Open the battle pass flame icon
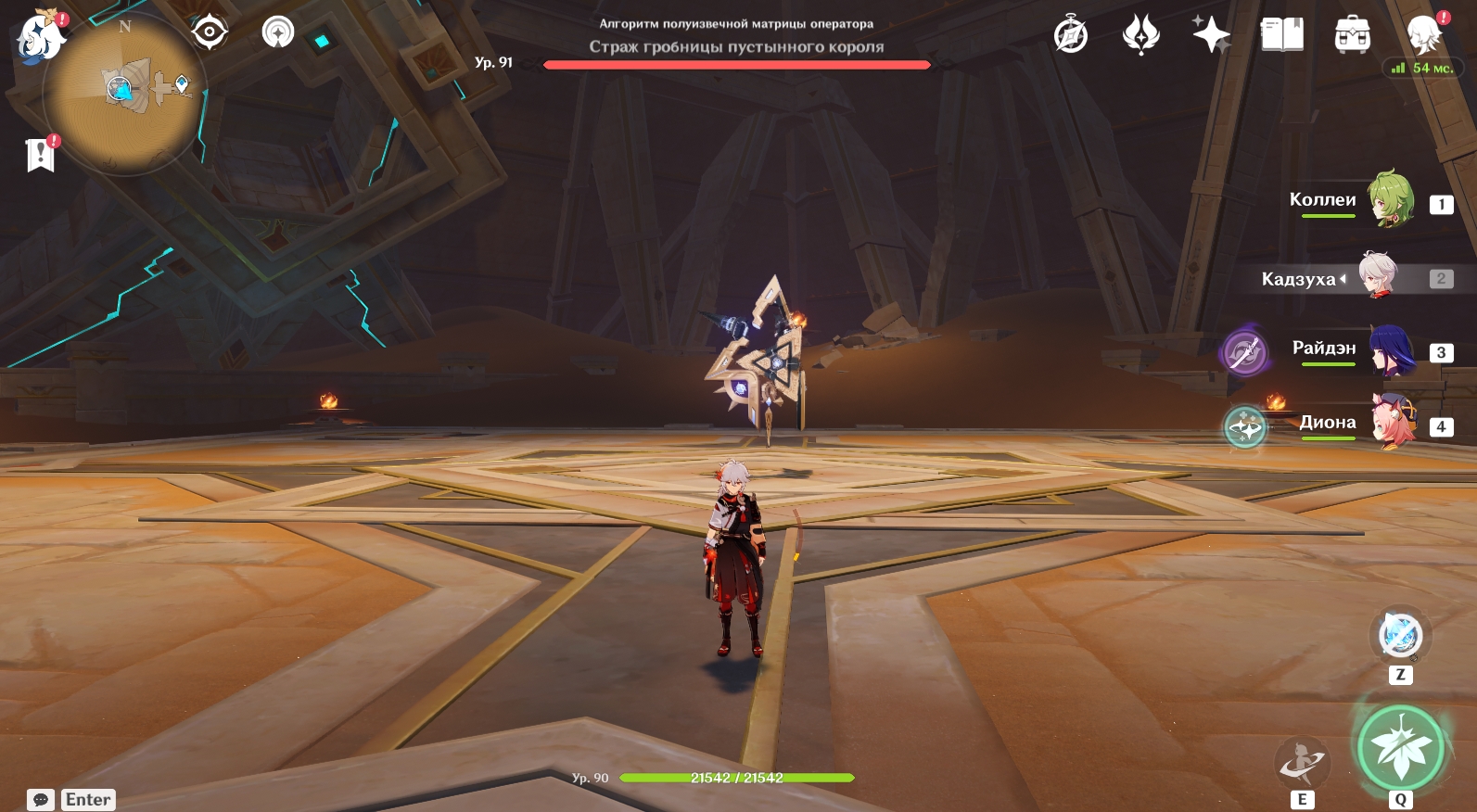The height and width of the screenshot is (812, 1477). [1141, 35]
